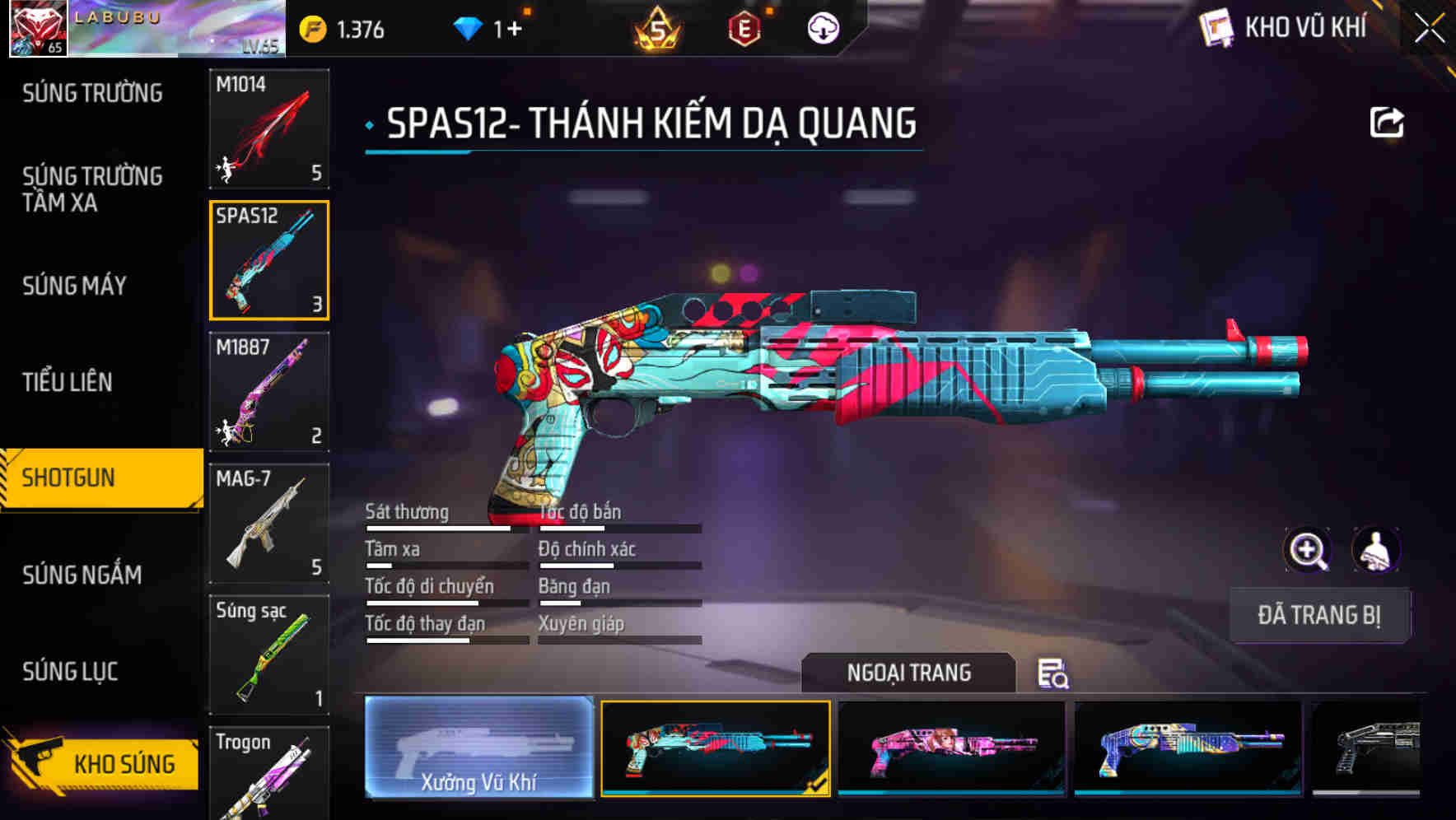Open KHO SÚNG from the sidebar

107,763
